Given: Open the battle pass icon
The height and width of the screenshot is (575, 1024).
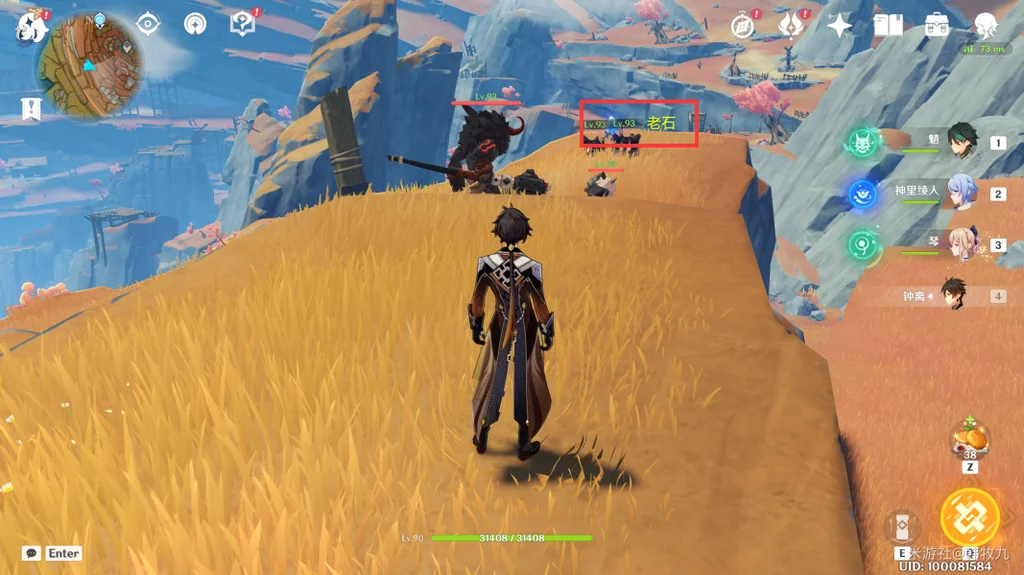Looking at the screenshot, I should 791,25.
